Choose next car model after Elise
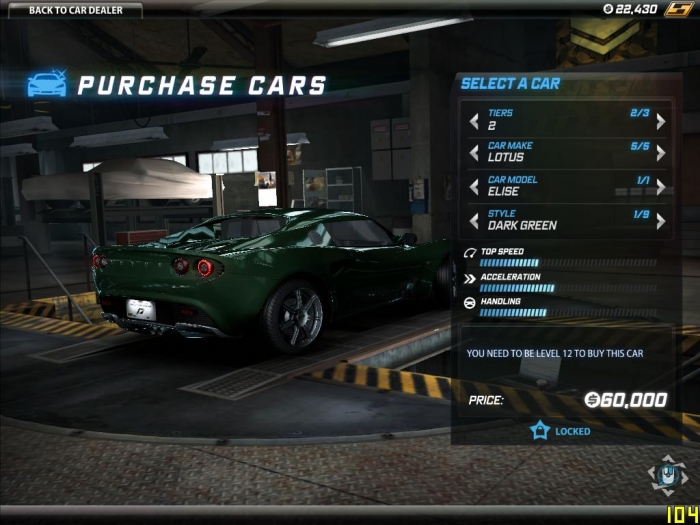700x525 pixels. tap(660, 186)
